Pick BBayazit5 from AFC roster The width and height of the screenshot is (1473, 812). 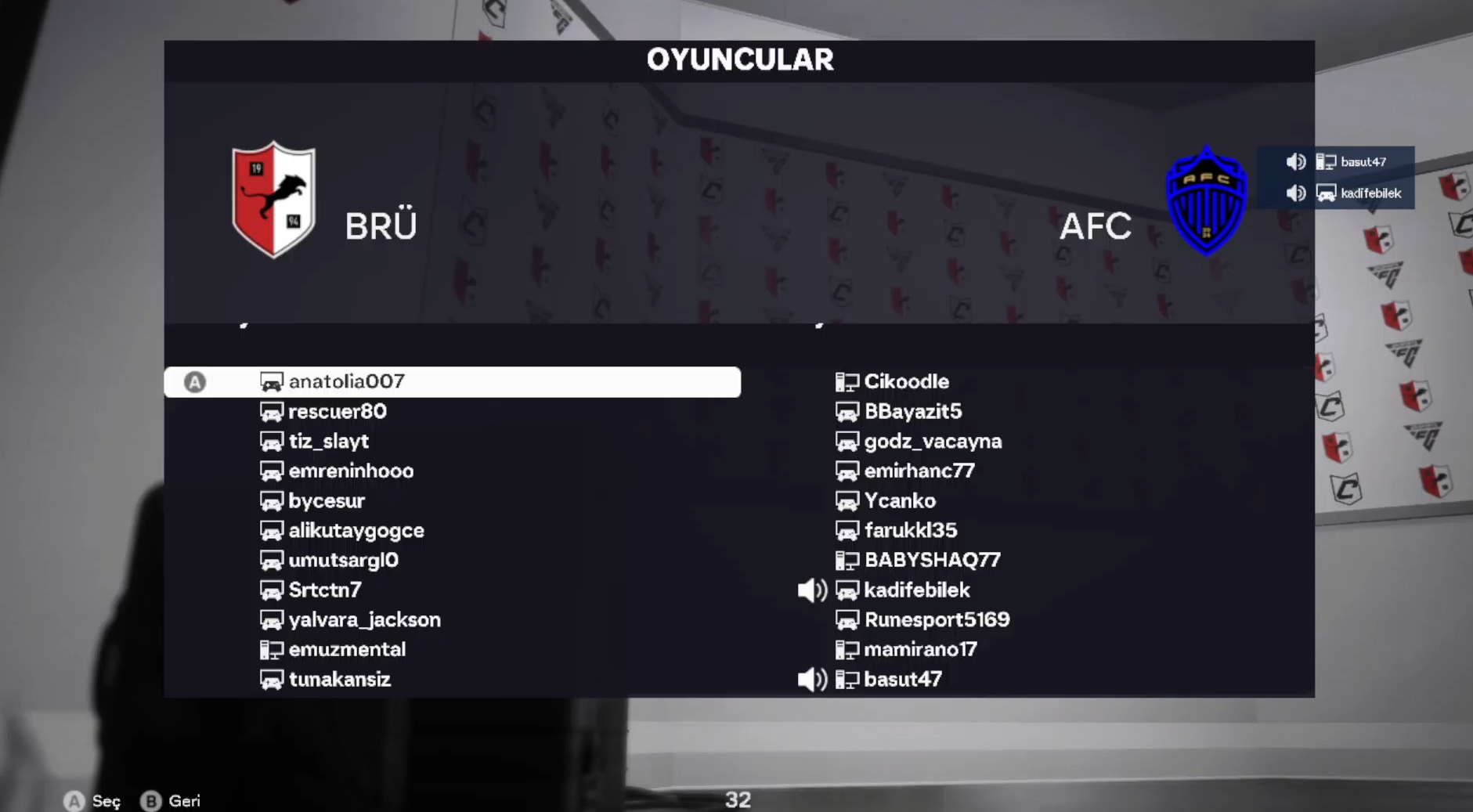(912, 411)
